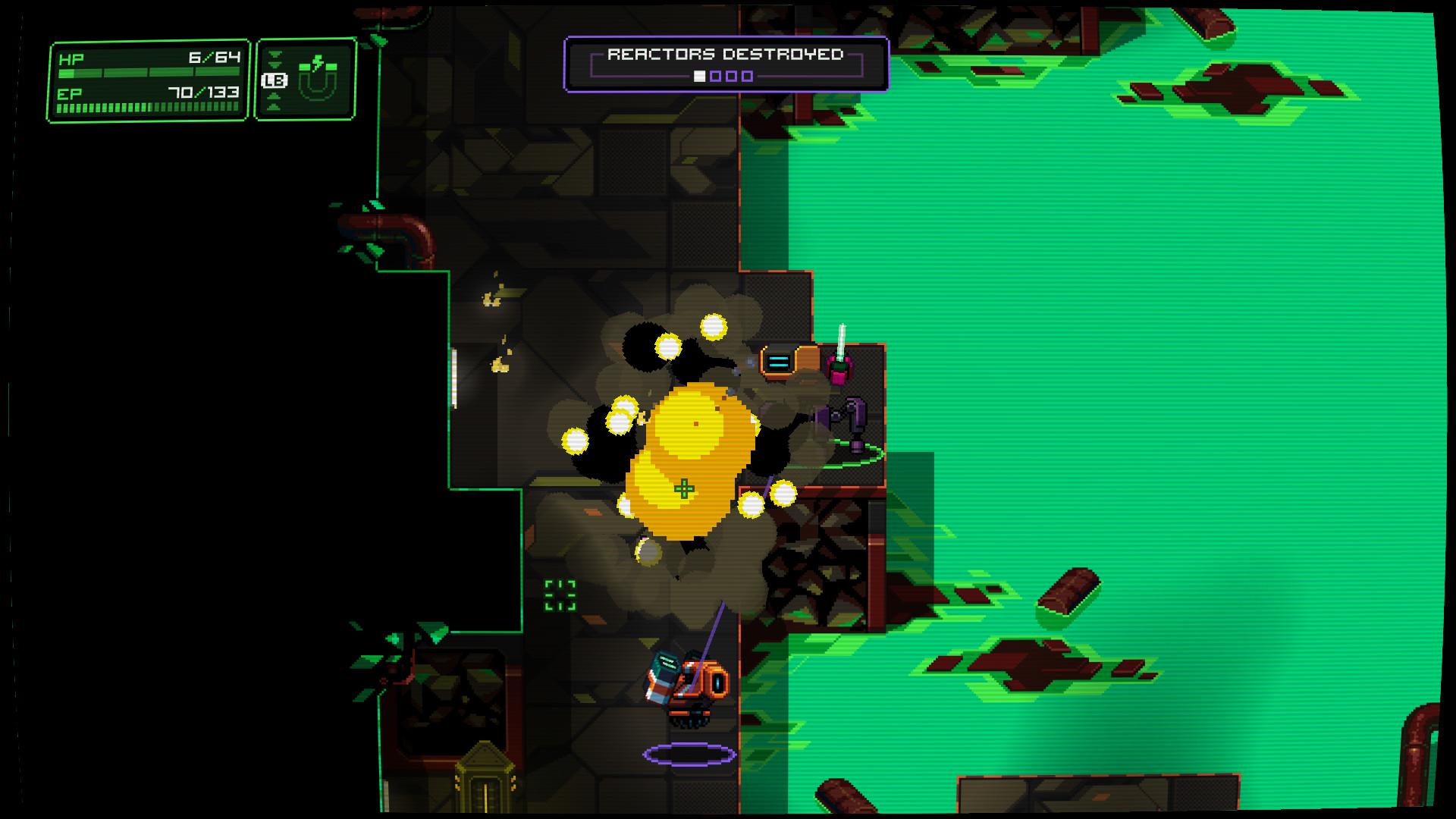This screenshot has width=1456, height=819.
Task: Toggle the first empty reactor square
Action: pyautogui.click(x=716, y=76)
